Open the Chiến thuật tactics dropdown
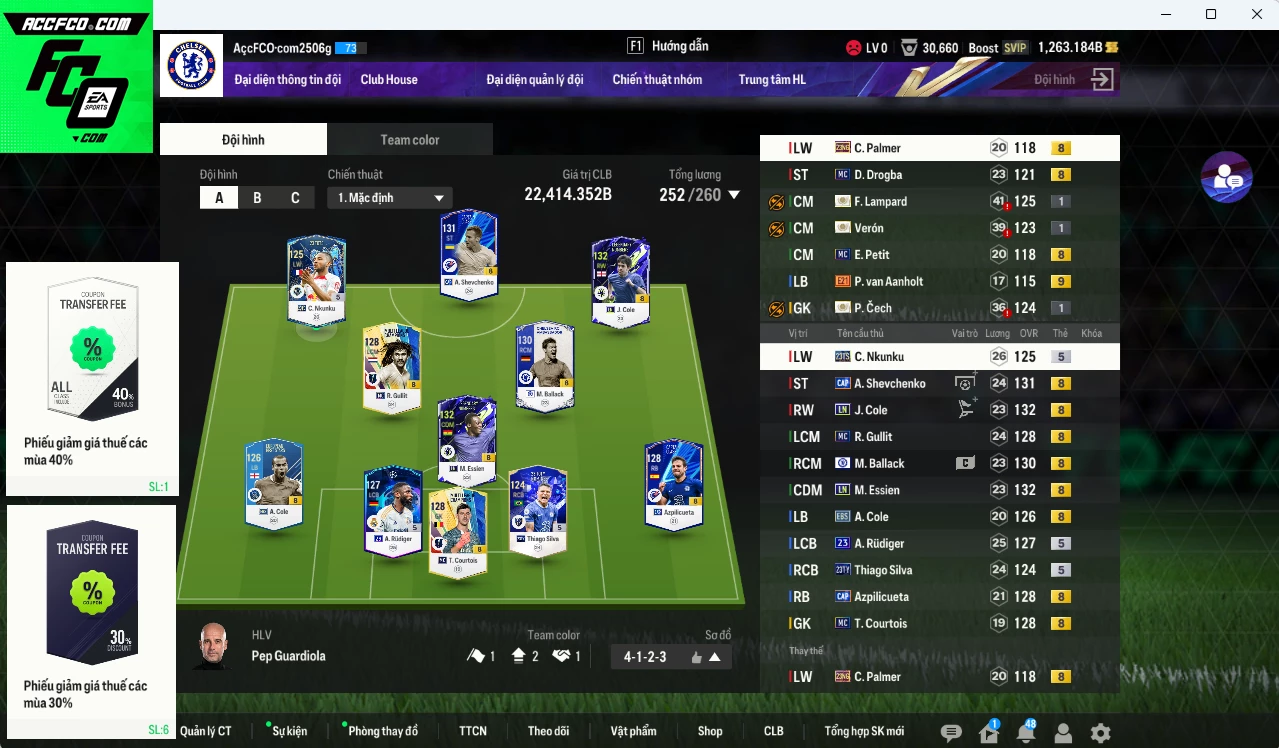The image size is (1279, 748). (390, 198)
